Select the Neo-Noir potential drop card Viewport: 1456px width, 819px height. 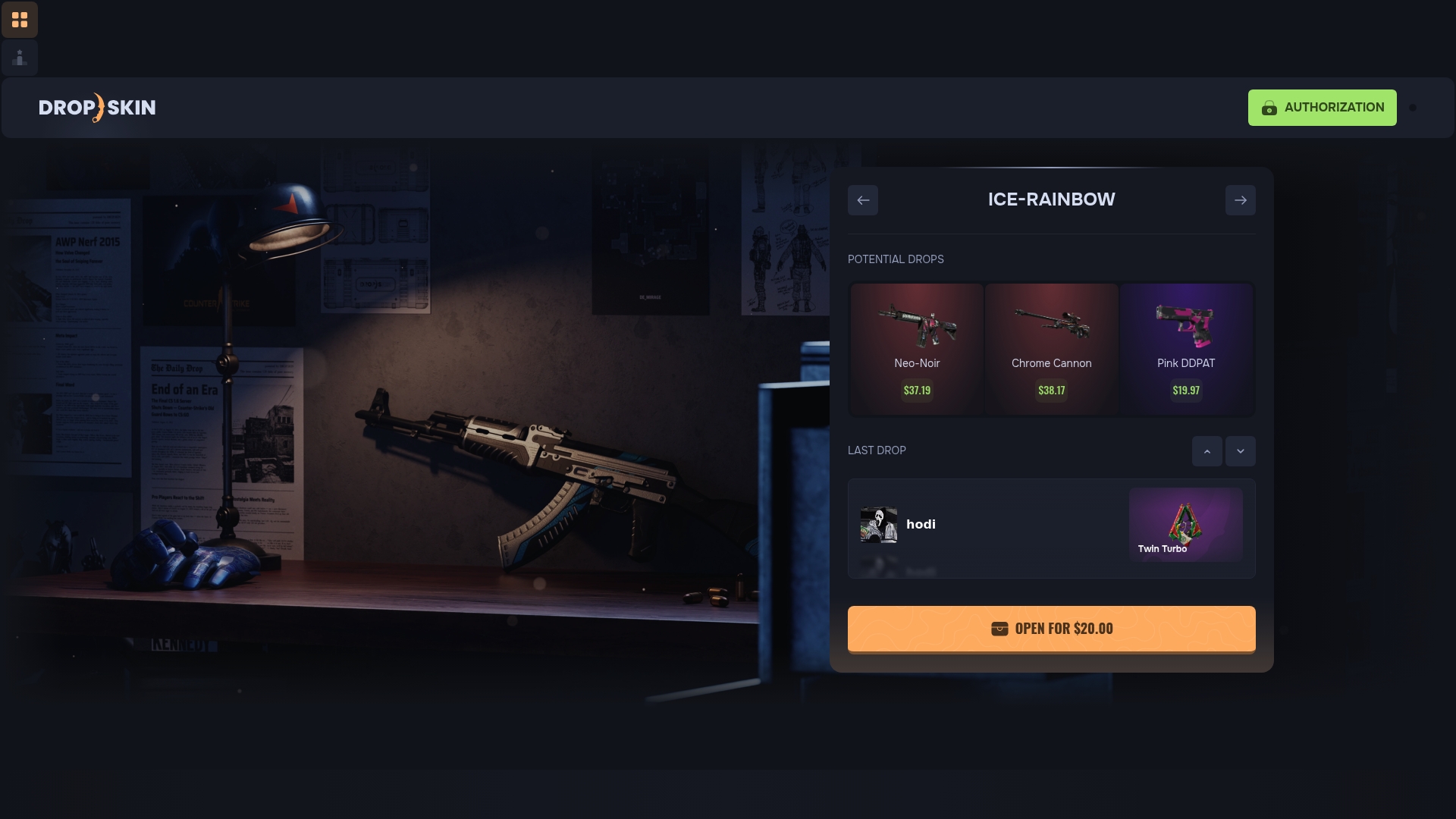pos(917,349)
